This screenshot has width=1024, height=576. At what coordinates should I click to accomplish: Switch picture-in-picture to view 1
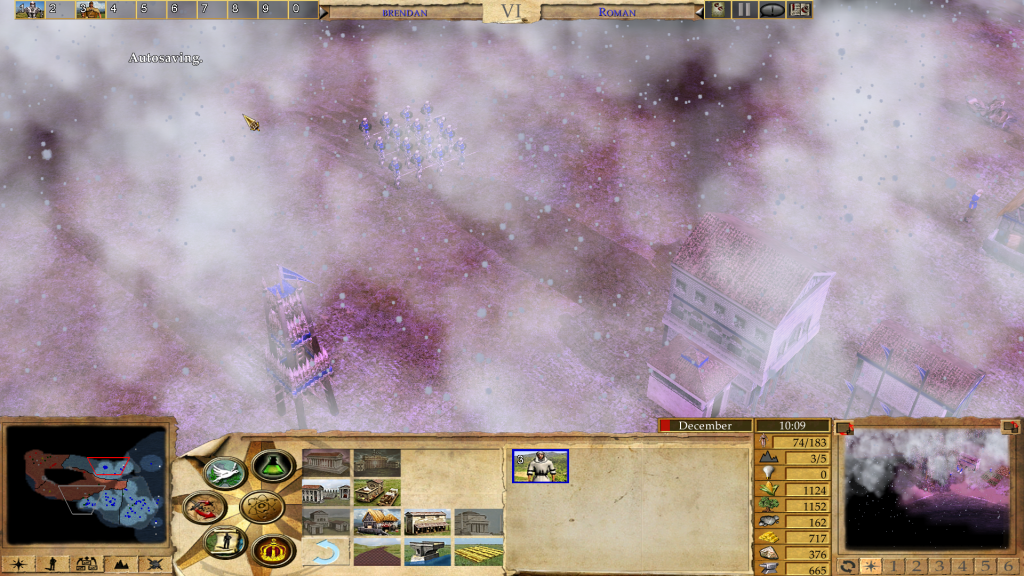pyautogui.click(x=892, y=566)
